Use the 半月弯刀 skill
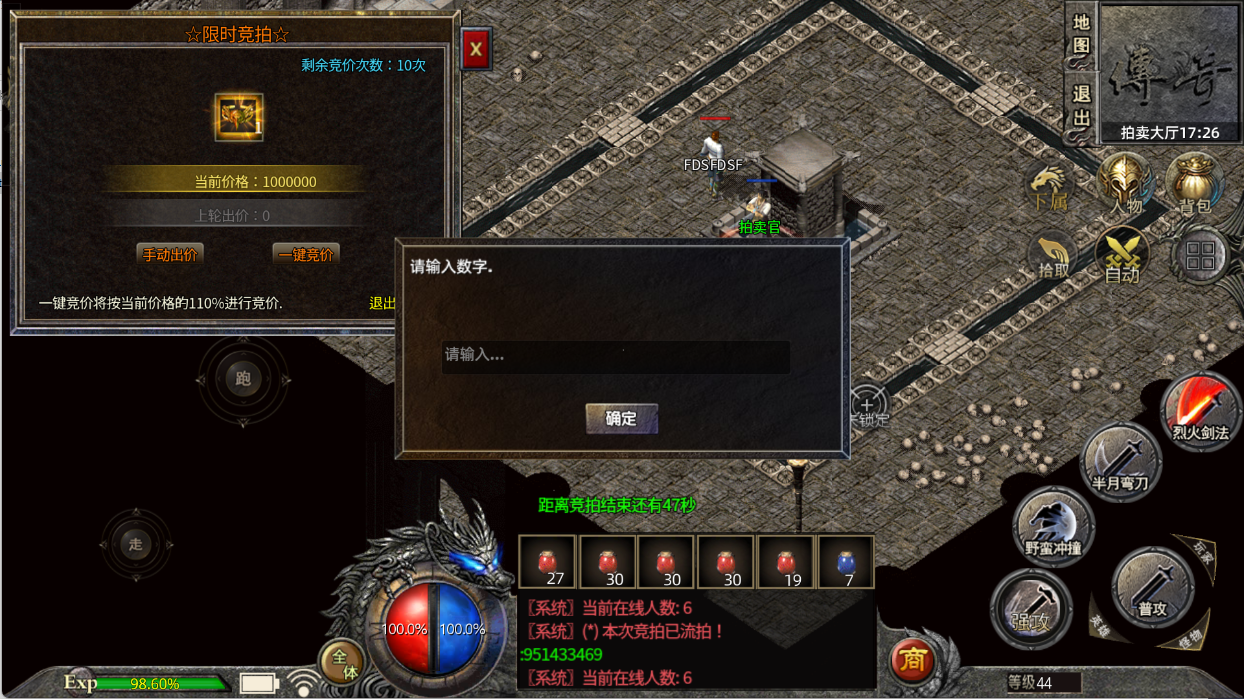This screenshot has width=1244, height=699. pyautogui.click(x=1120, y=462)
